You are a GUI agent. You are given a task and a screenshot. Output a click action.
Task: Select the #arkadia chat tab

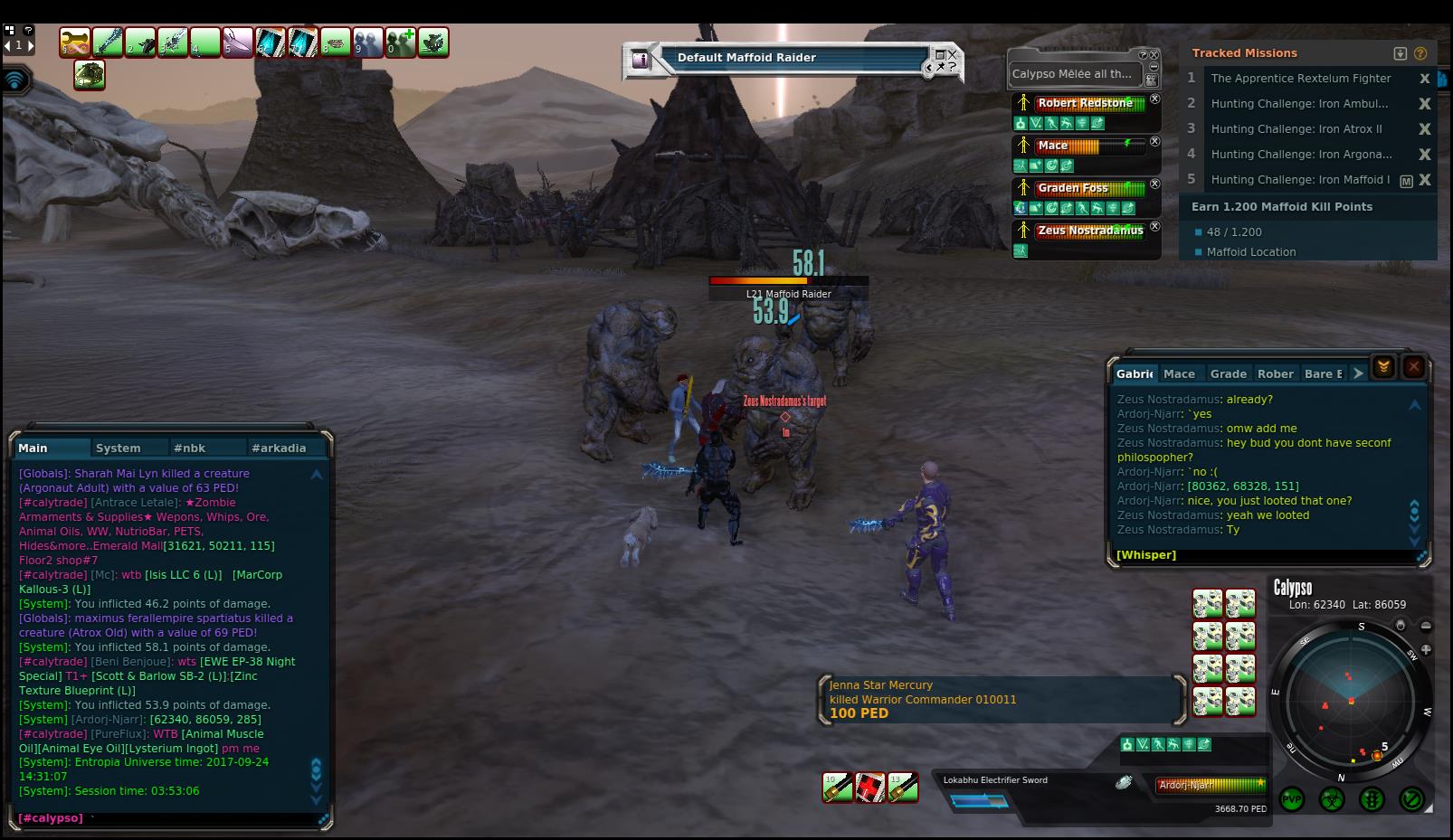pyautogui.click(x=279, y=448)
